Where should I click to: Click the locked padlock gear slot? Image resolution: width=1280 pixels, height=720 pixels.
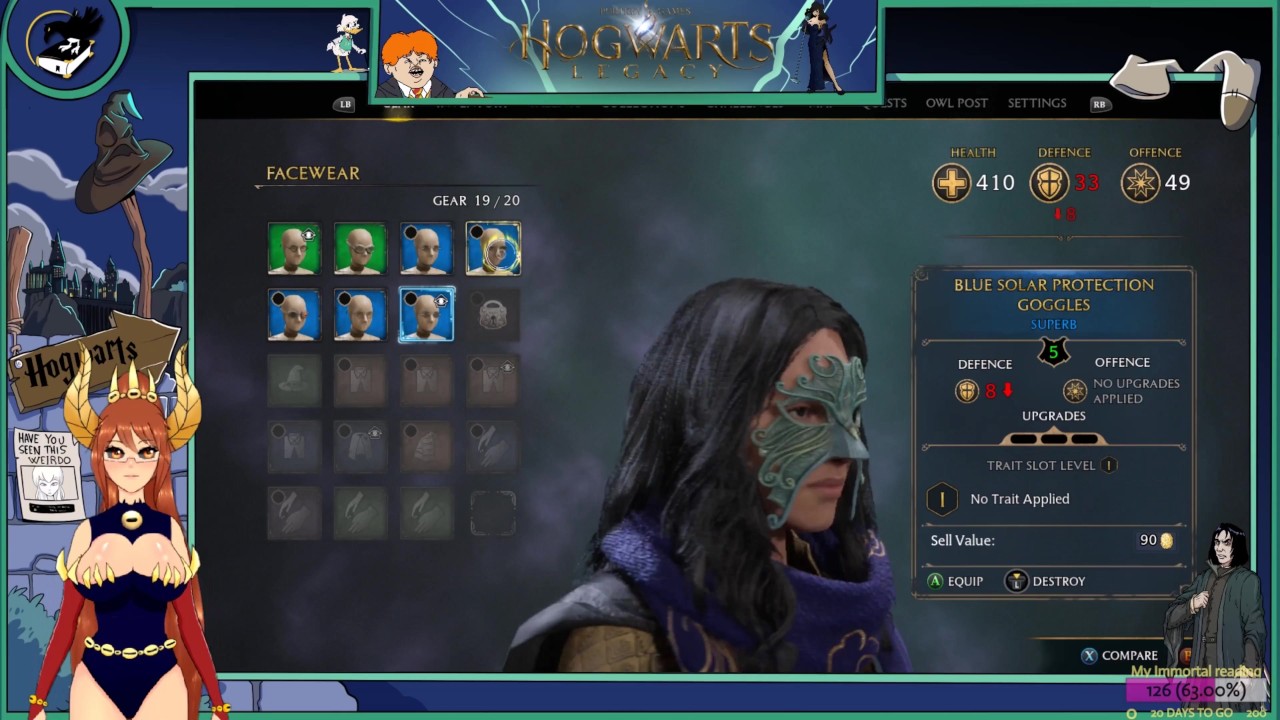point(493,314)
